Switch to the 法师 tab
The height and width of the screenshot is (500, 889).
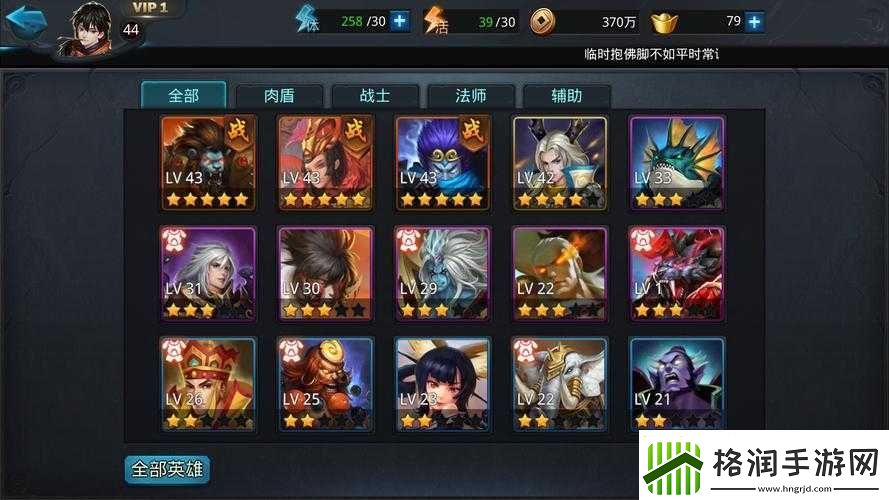click(x=470, y=96)
